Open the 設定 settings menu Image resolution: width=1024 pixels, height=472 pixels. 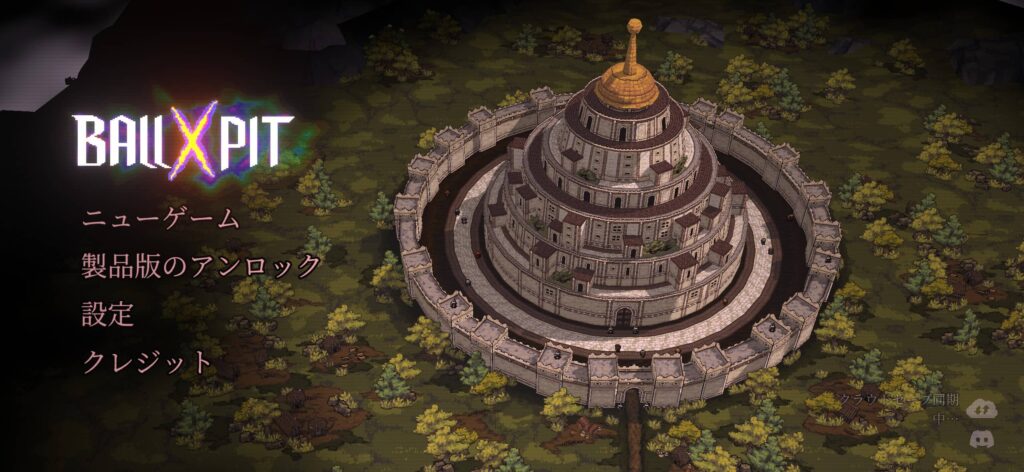[x=108, y=313]
